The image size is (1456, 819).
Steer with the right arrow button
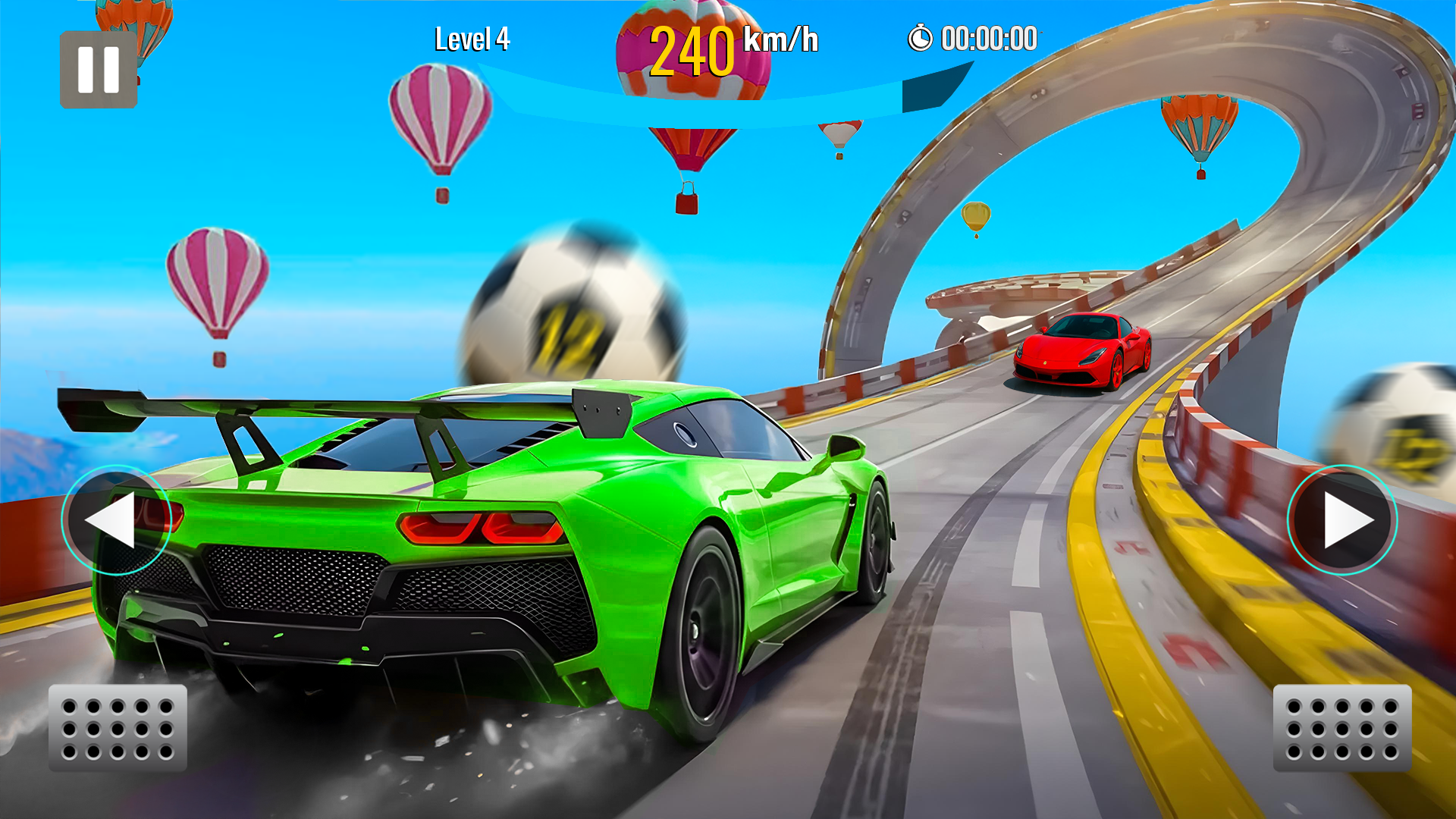[x=1341, y=520]
